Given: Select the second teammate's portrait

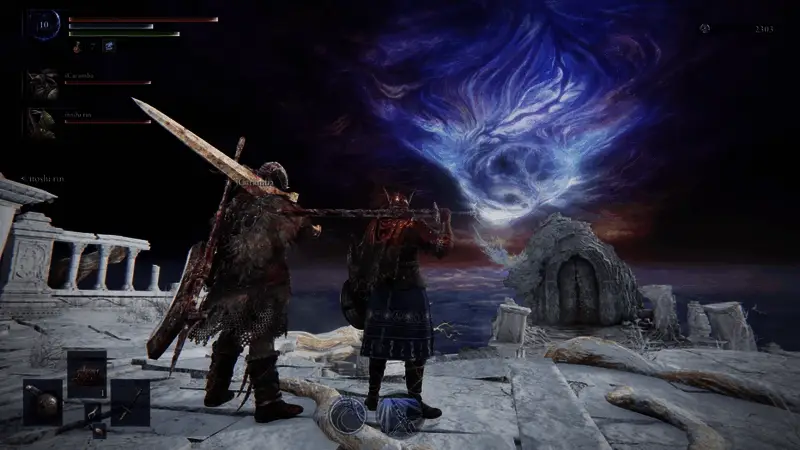Looking at the screenshot, I should tap(43, 122).
